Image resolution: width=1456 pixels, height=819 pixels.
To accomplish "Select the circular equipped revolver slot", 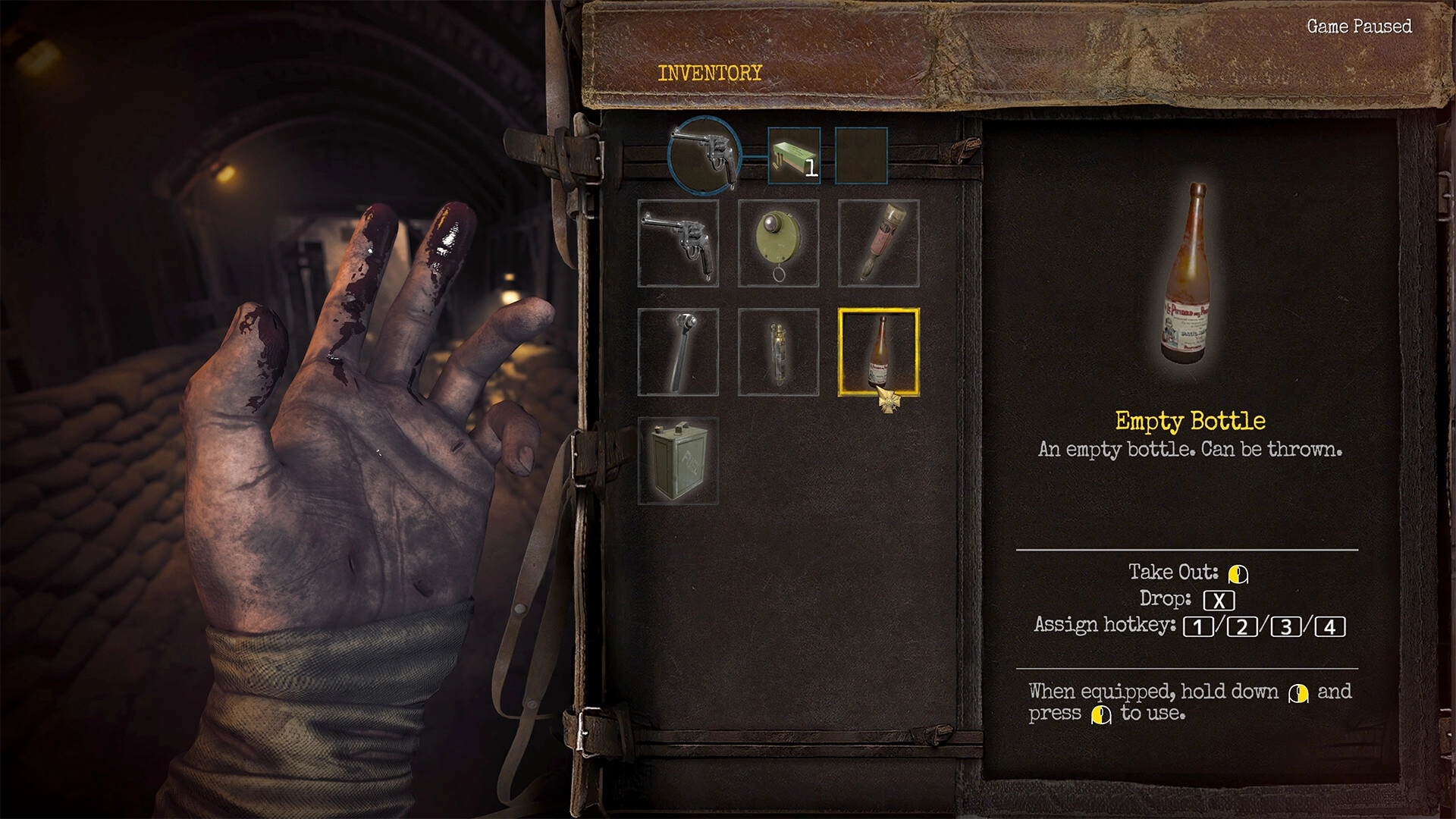I will [704, 155].
